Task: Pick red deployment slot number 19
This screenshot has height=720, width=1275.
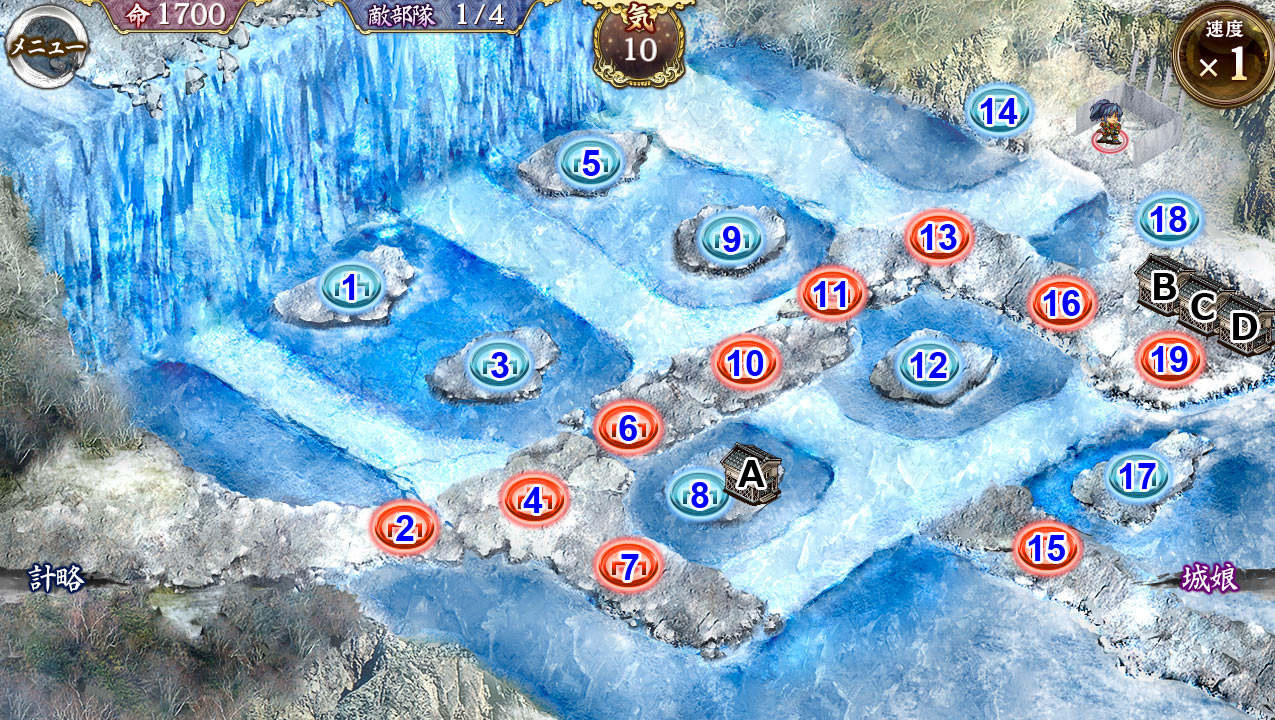Action: click(1169, 358)
